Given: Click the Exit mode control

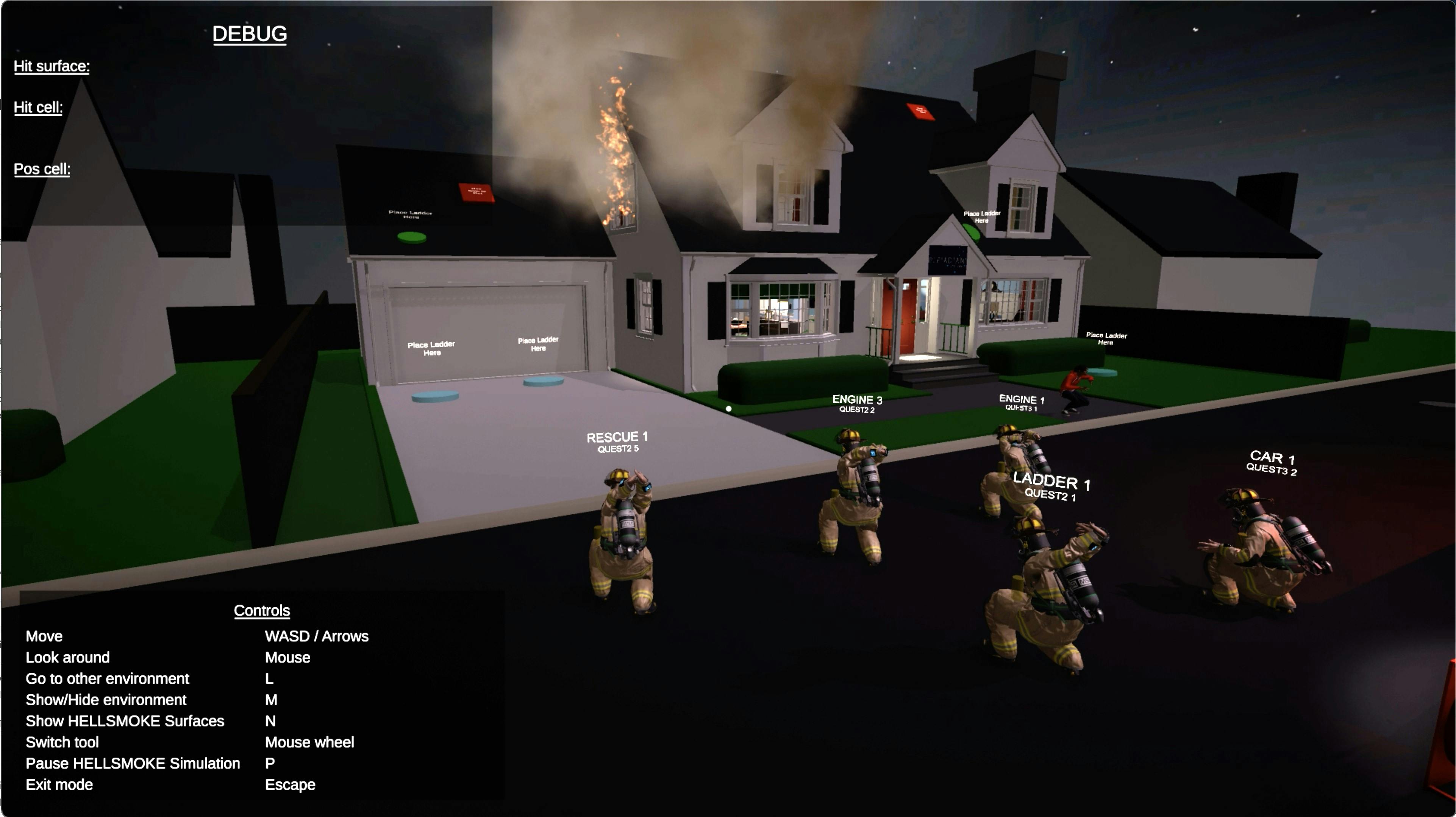Looking at the screenshot, I should [x=59, y=784].
